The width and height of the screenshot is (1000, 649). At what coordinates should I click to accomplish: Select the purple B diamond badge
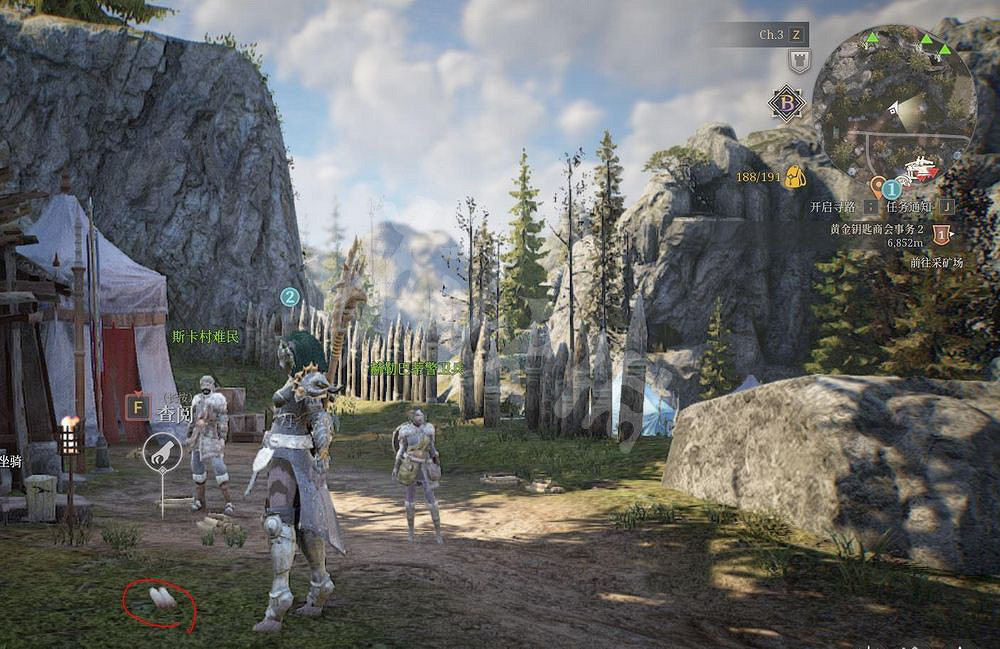(786, 103)
